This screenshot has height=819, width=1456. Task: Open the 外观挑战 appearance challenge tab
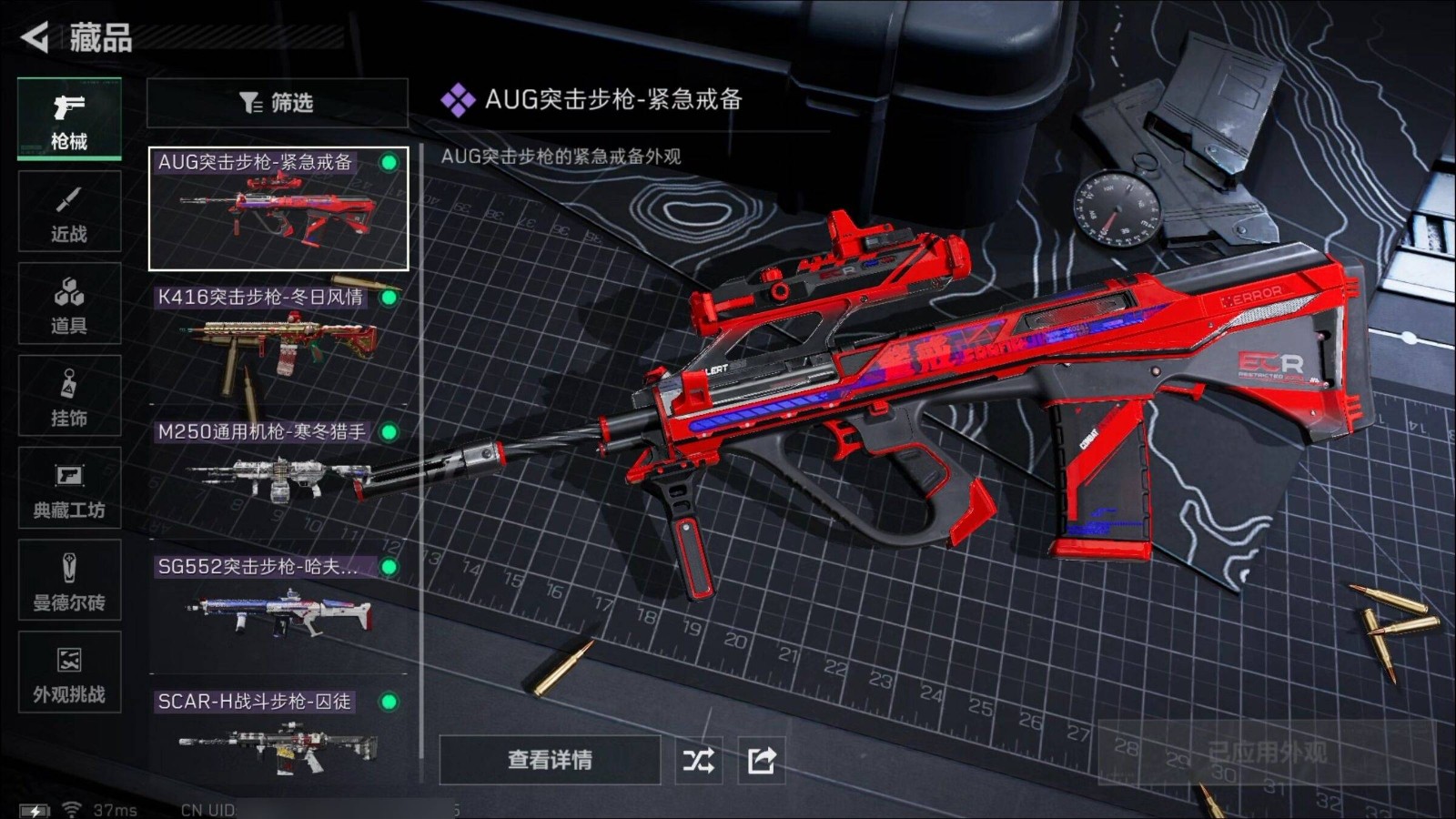pyautogui.click(x=69, y=672)
